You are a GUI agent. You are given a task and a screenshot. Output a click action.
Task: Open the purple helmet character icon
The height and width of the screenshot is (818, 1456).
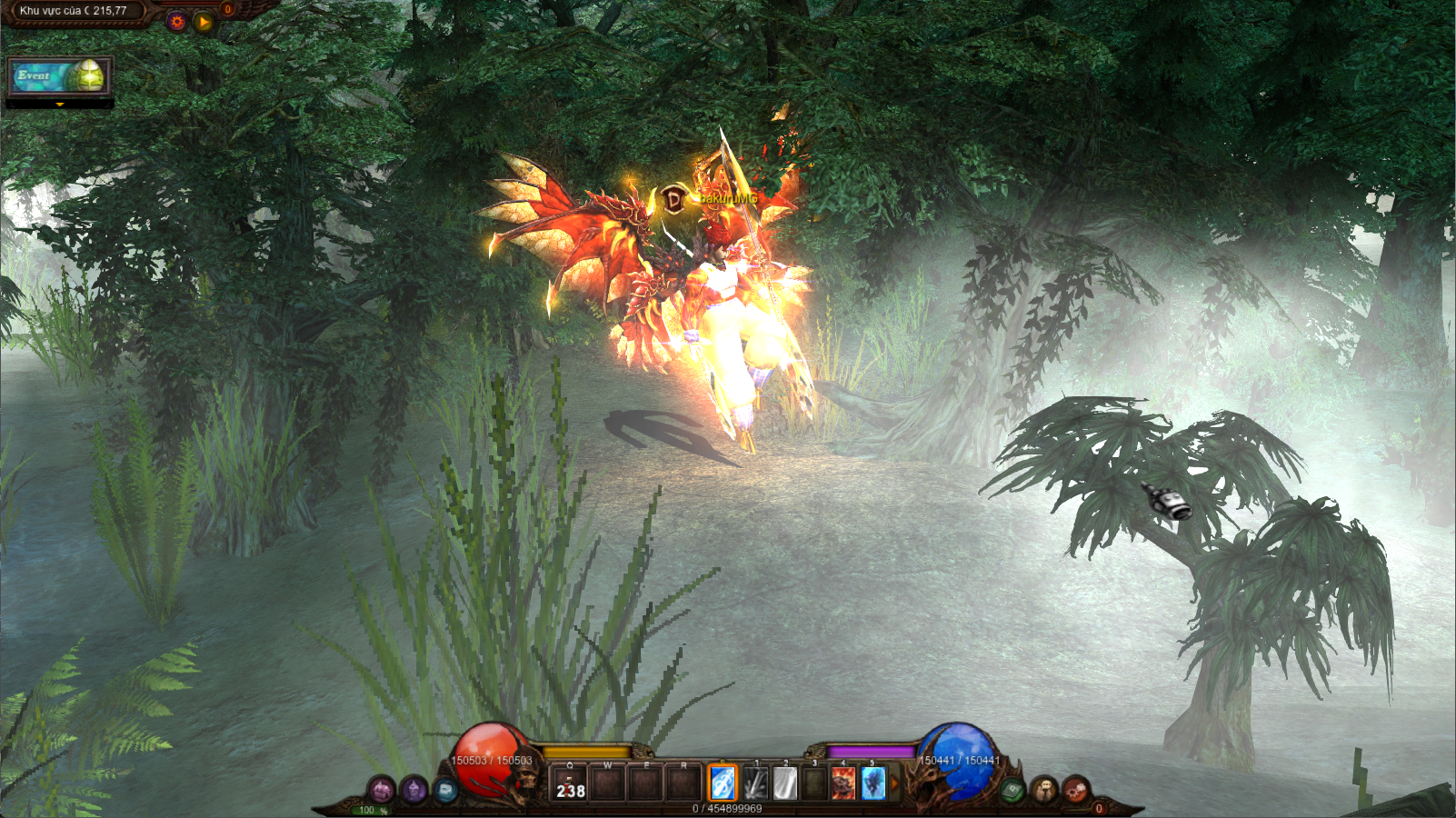point(414,789)
